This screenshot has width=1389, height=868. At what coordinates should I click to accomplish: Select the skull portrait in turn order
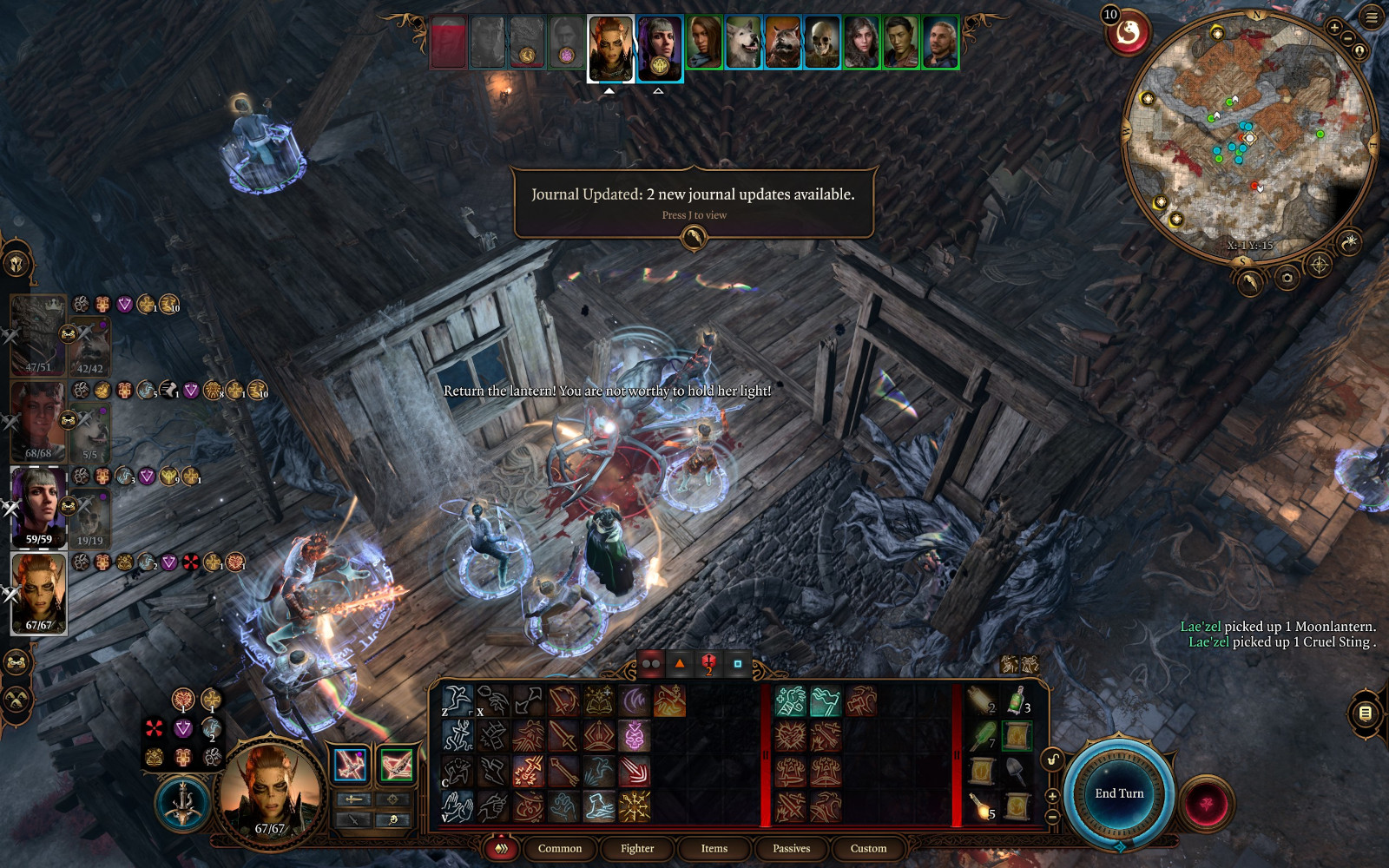click(821, 42)
